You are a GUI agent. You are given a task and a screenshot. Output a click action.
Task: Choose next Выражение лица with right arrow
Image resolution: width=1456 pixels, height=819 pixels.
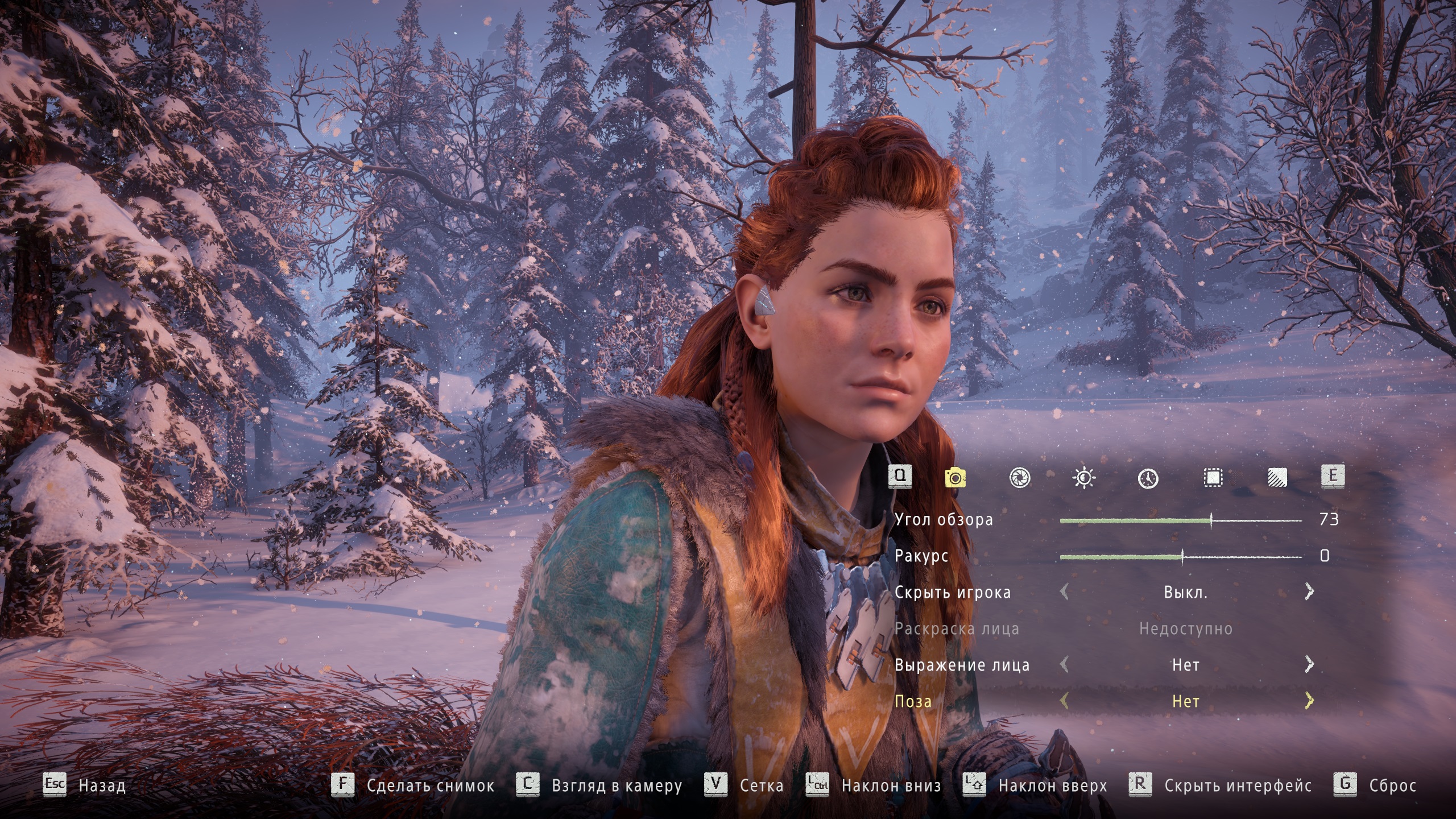tap(1309, 664)
